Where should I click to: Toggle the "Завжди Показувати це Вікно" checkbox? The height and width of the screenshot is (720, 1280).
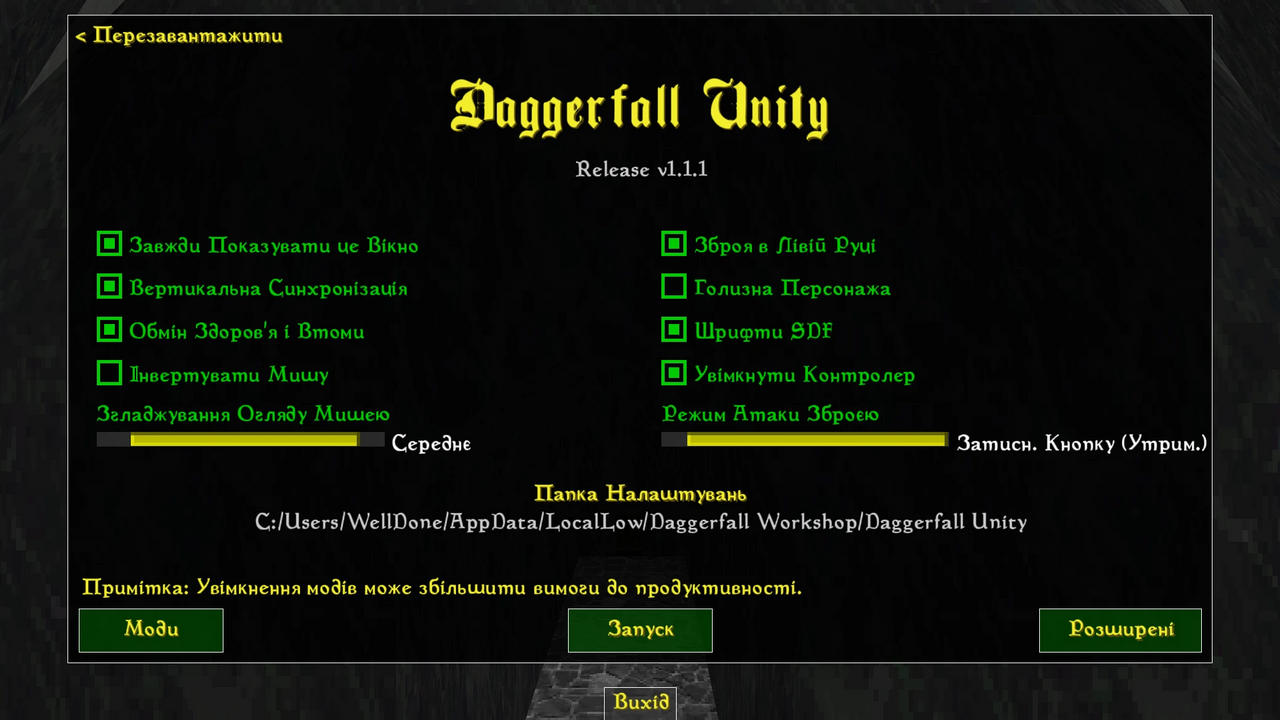(x=109, y=244)
